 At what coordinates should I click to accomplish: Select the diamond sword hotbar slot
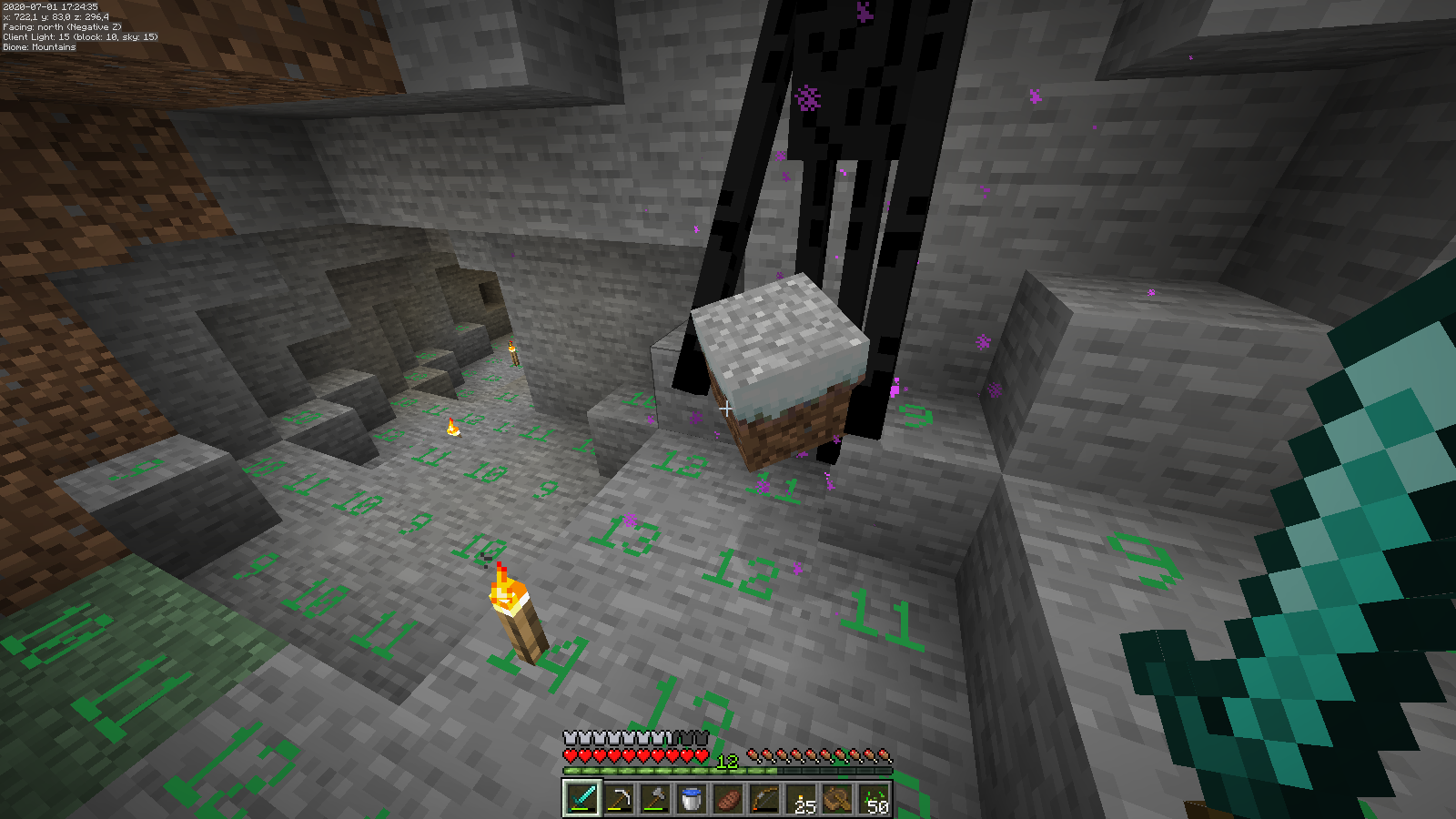coord(582,799)
